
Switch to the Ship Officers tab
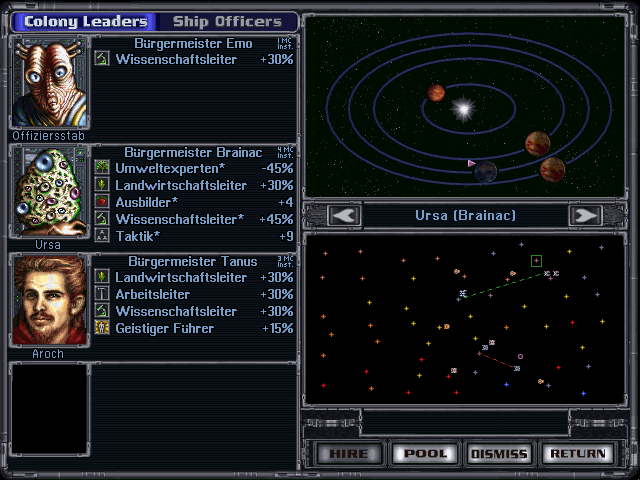point(227,21)
